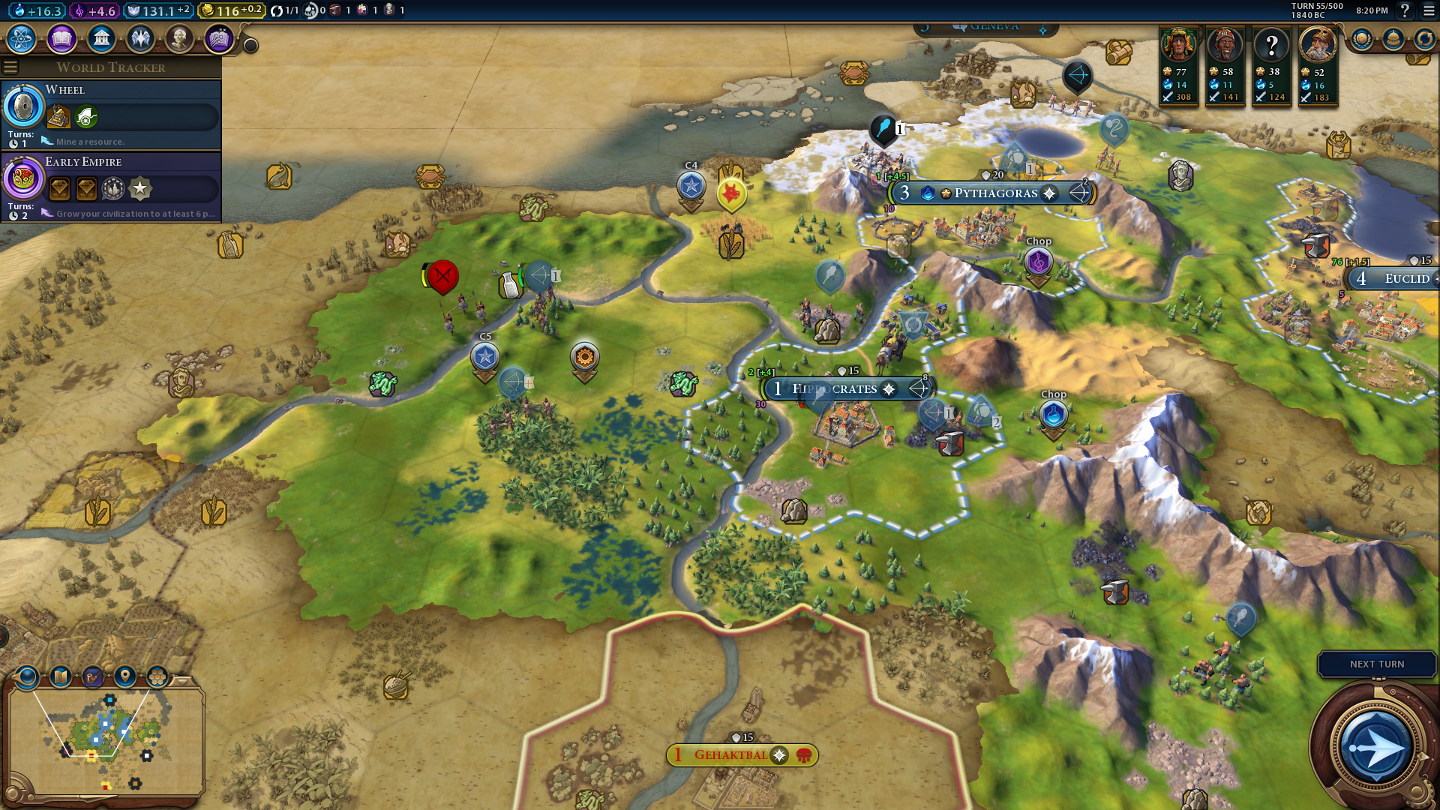Open the Great Works purple button
The height and width of the screenshot is (810, 1440).
click(219, 39)
